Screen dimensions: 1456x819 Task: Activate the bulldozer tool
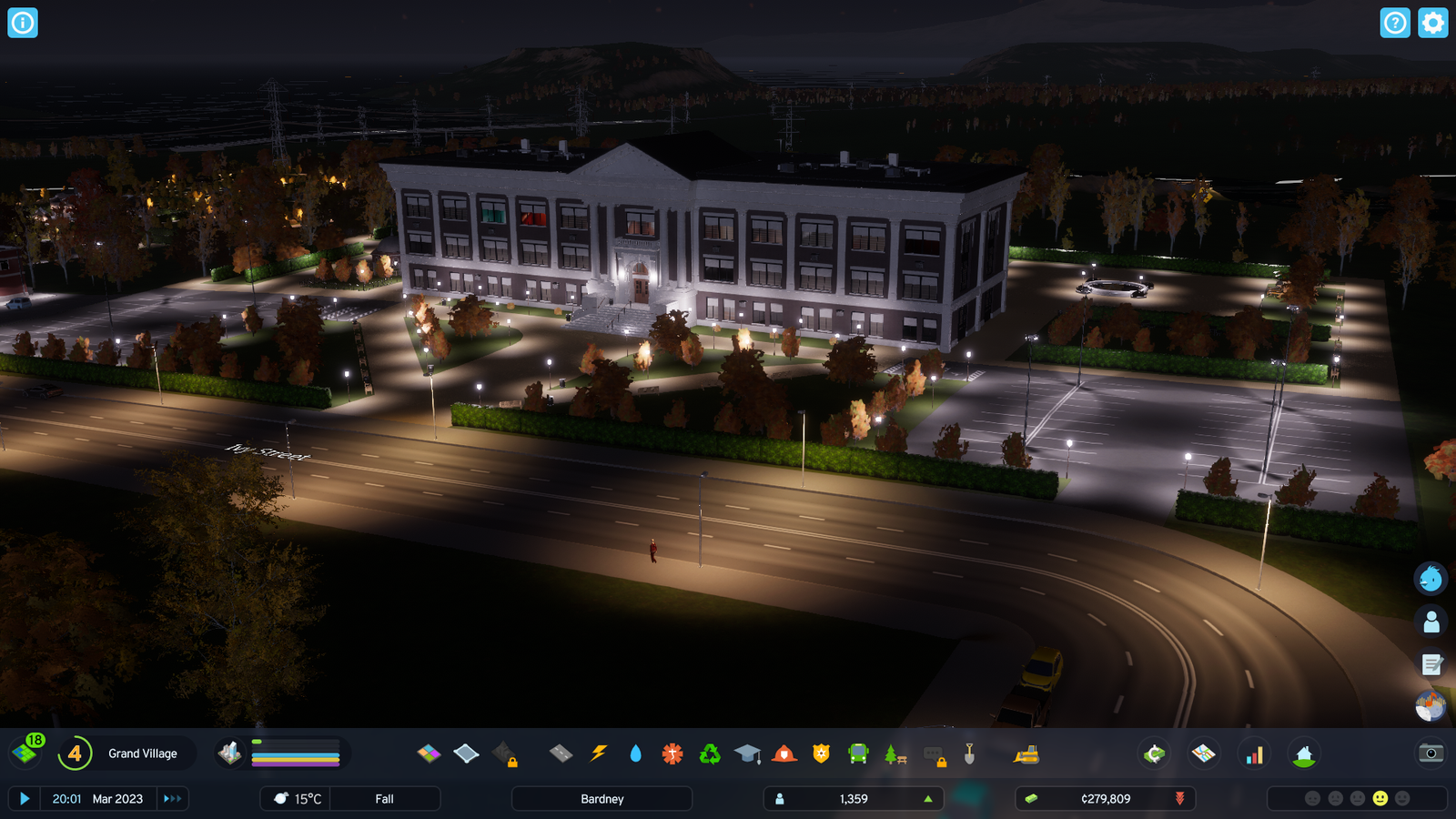(1026, 753)
